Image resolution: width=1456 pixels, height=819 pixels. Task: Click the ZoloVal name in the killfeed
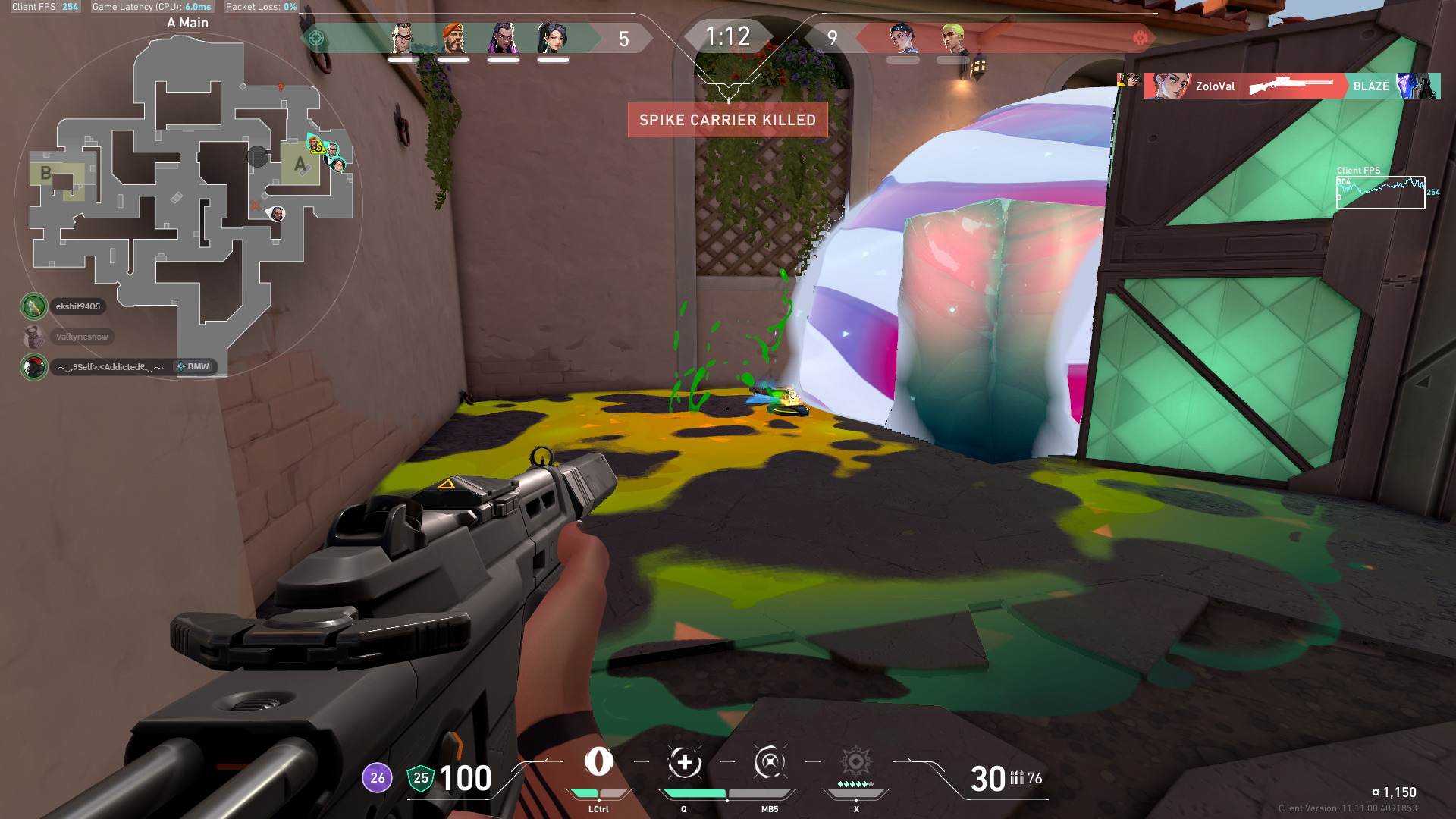[x=1216, y=86]
